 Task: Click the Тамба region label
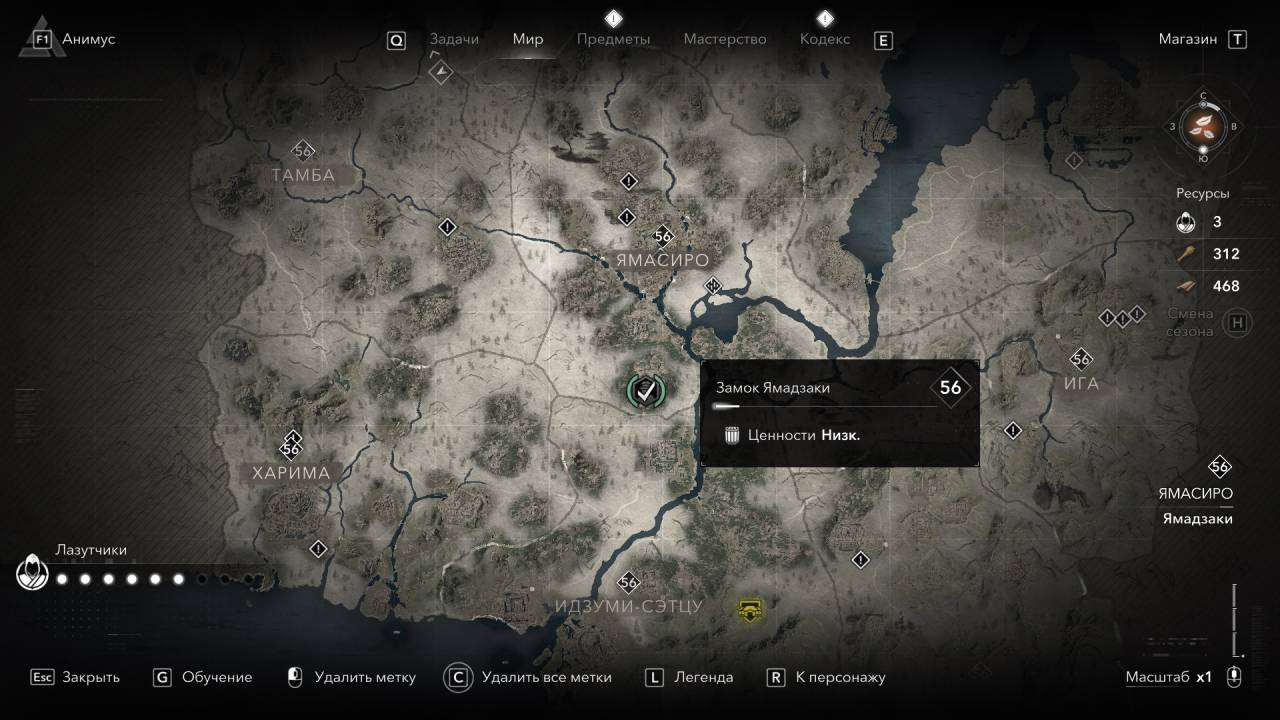click(303, 176)
